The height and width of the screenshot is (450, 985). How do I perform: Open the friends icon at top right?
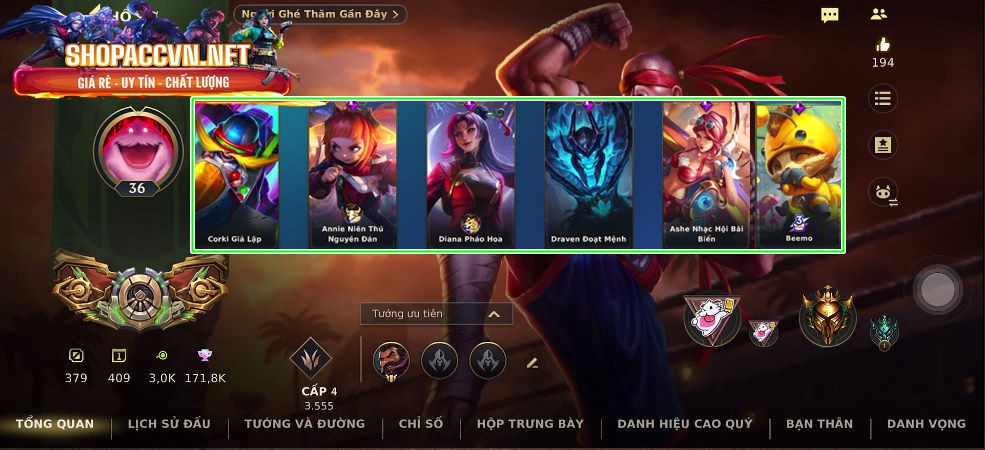click(879, 14)
